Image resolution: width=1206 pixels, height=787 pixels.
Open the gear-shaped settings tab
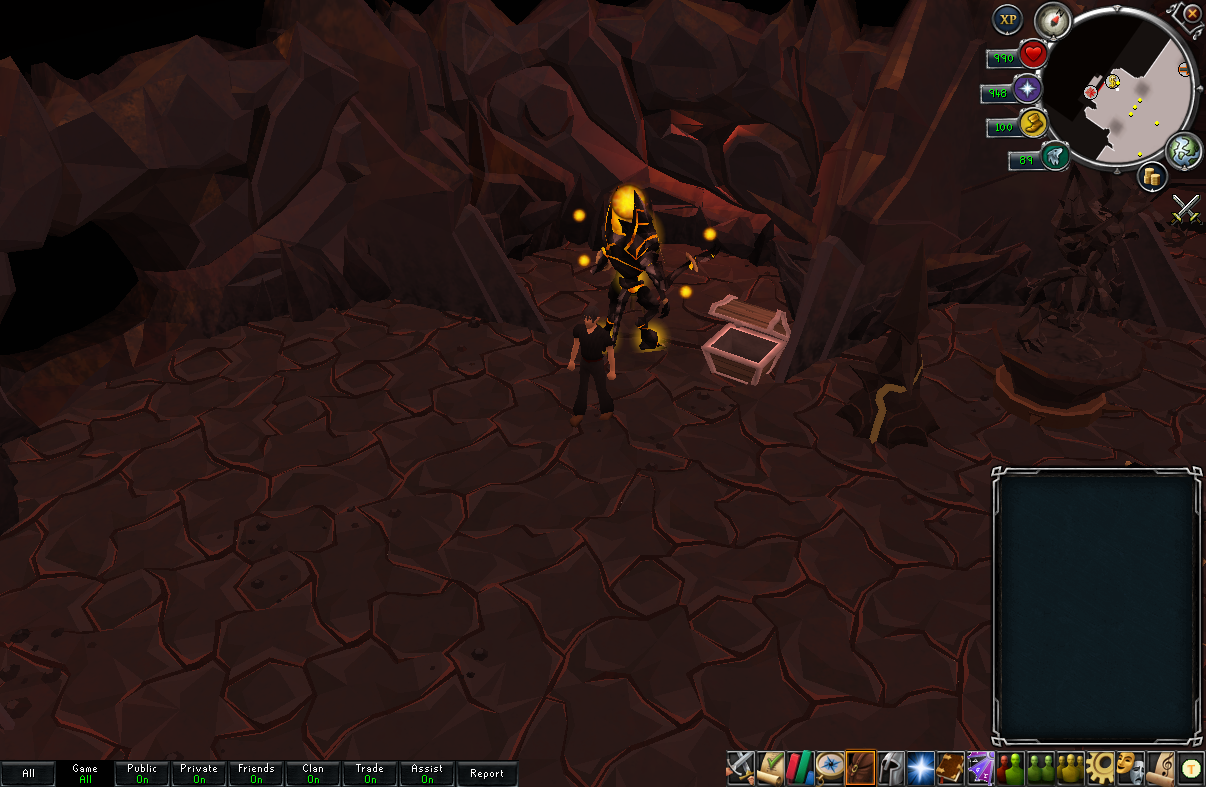(1101, 767)
